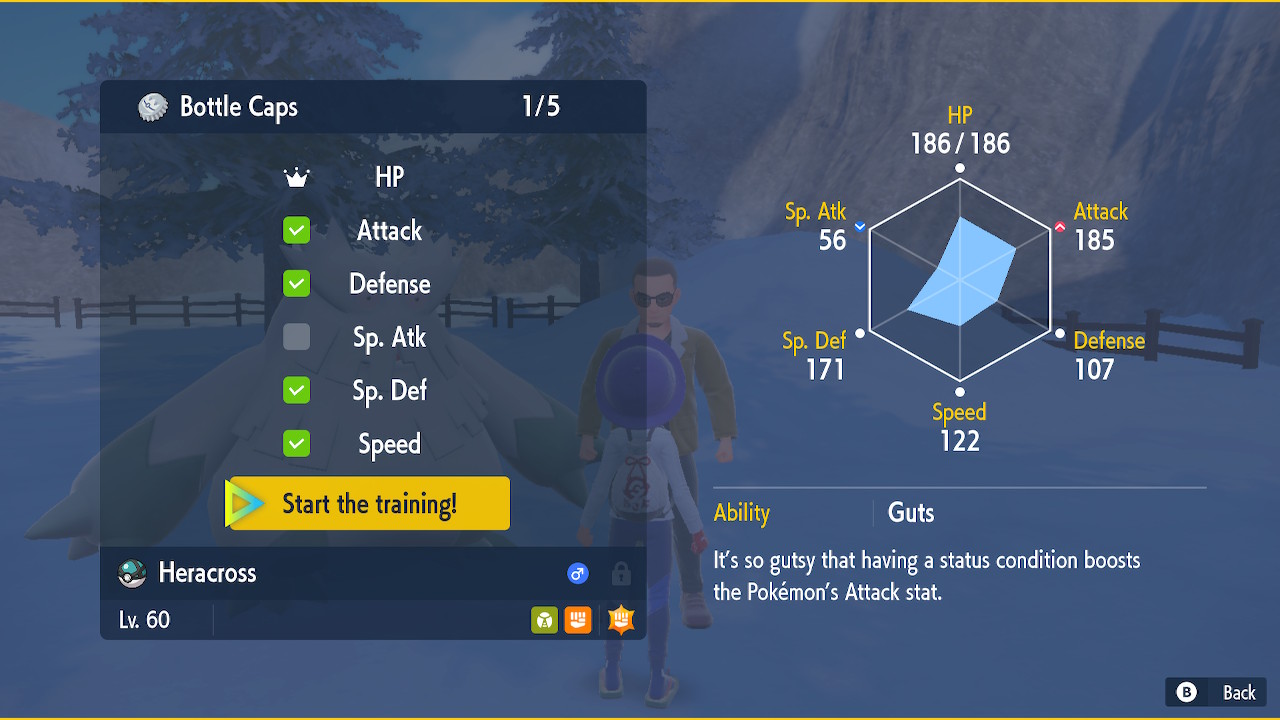Viewport: 1280px width, 720px height.
Task: Untick the Sp. Def checkbox
Action: [297, 390]
